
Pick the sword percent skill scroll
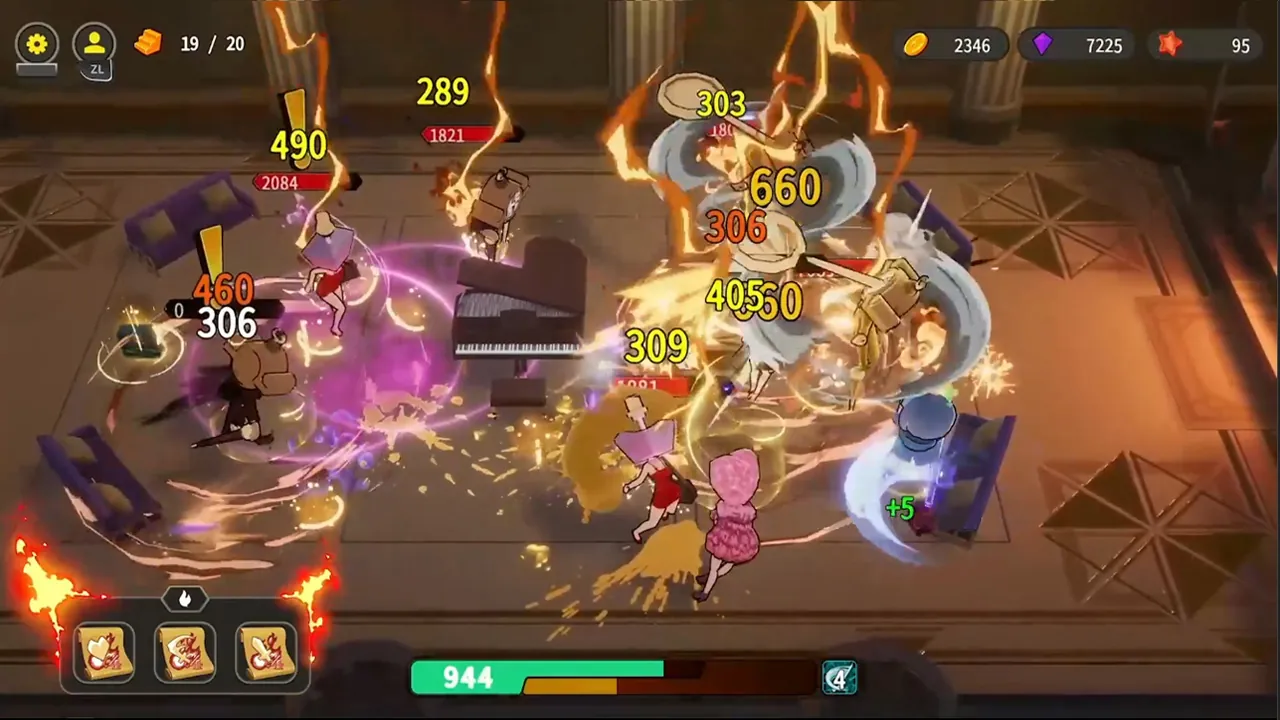(268, 652)
